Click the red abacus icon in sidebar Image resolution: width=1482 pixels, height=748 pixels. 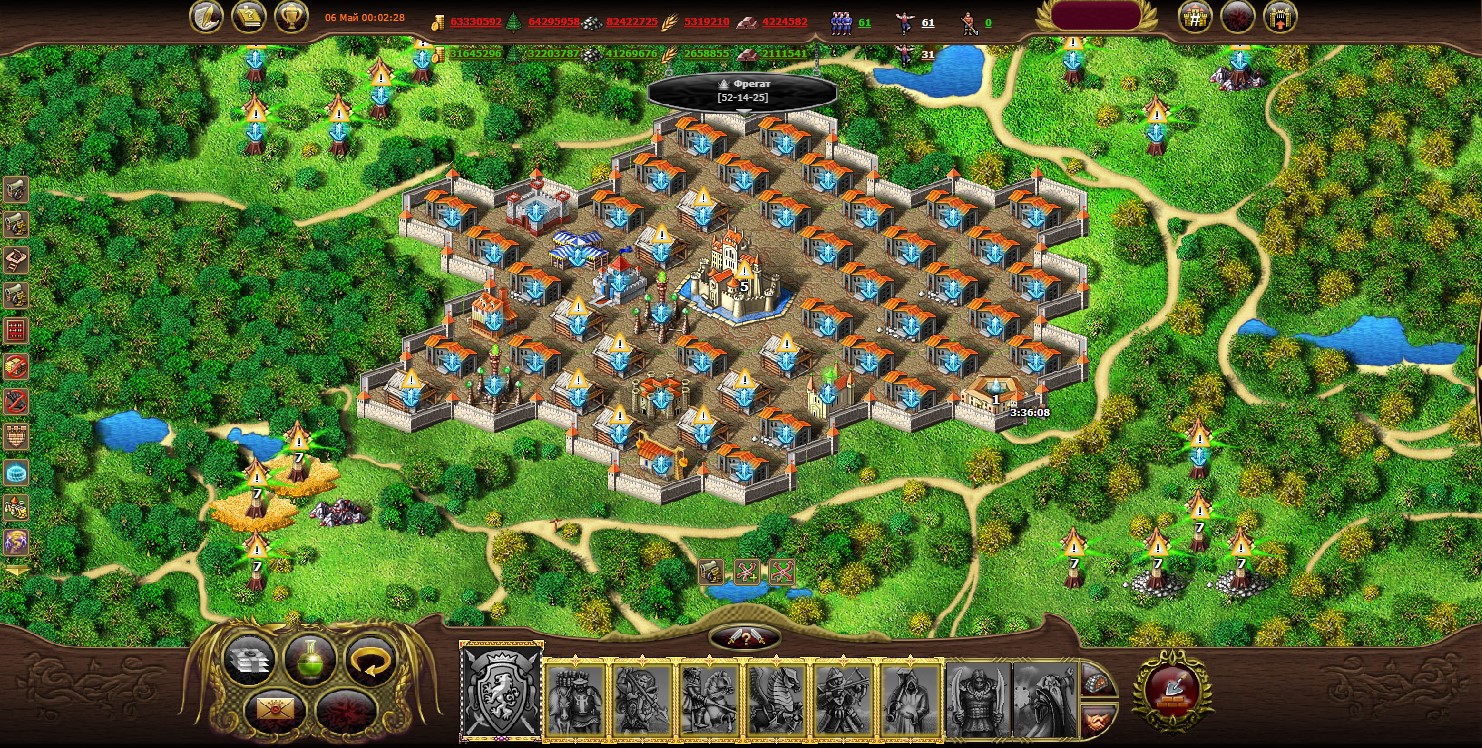tap(16, 330)
